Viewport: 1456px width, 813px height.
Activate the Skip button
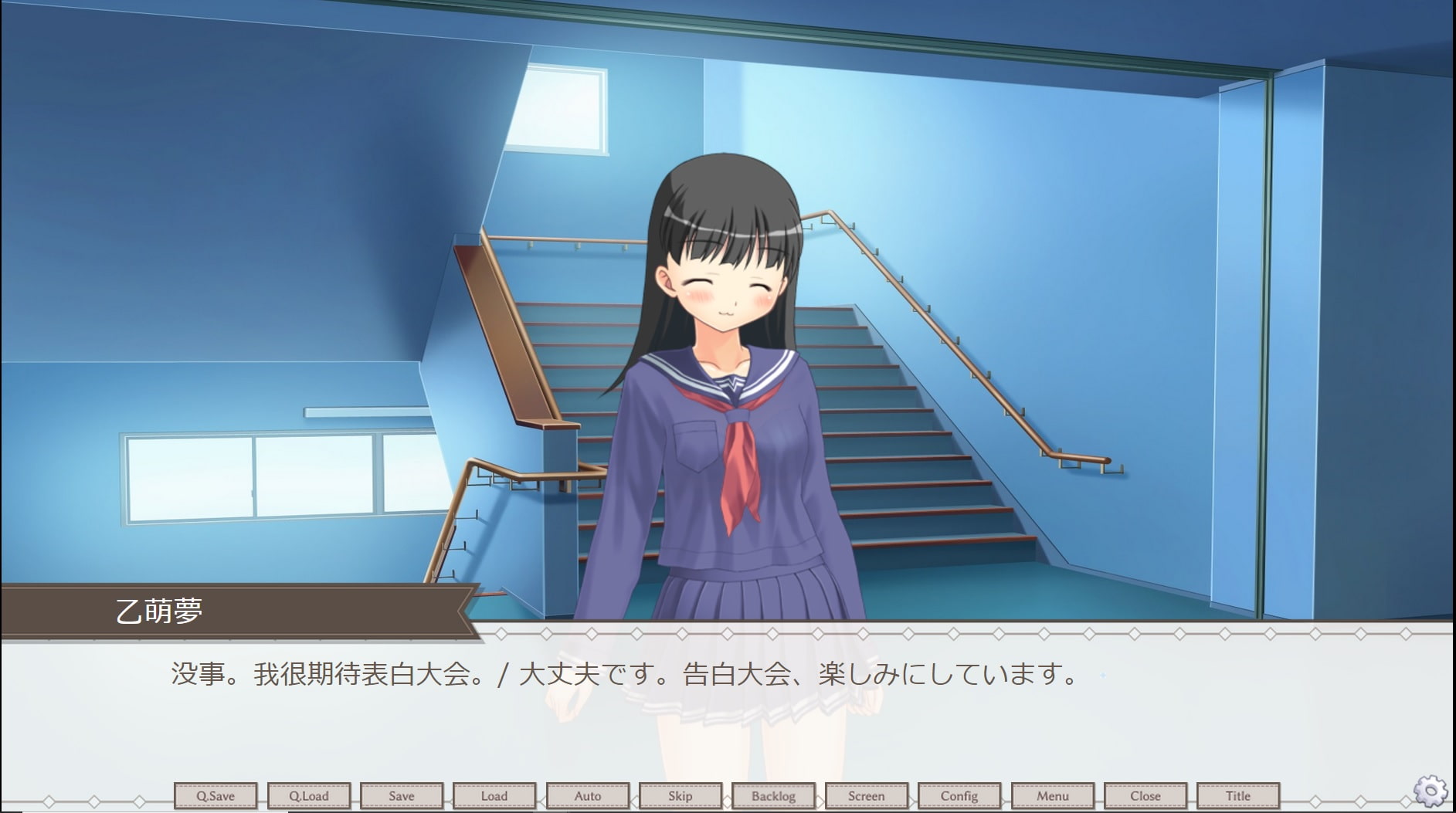tap(680, 795)
